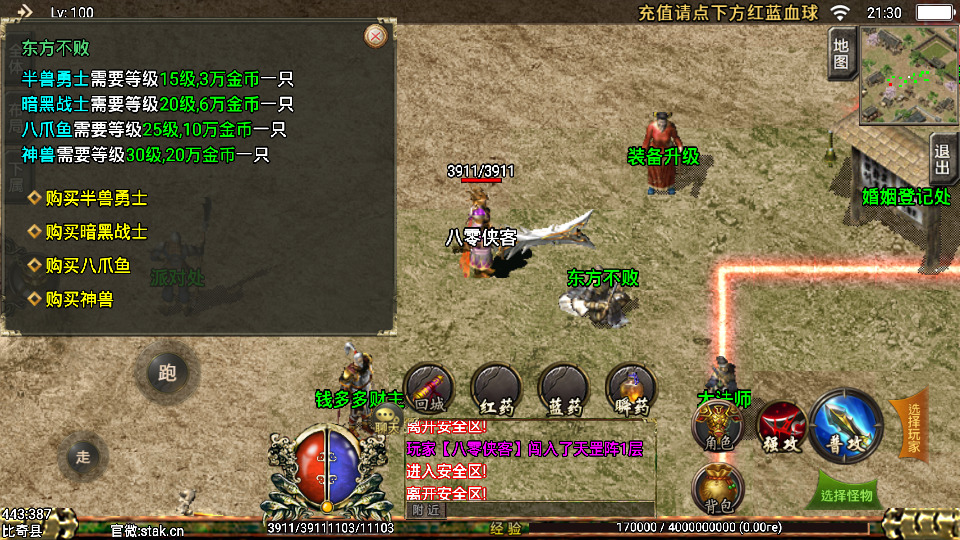Toggle the 走 walk button

click(x=83, y=456)
